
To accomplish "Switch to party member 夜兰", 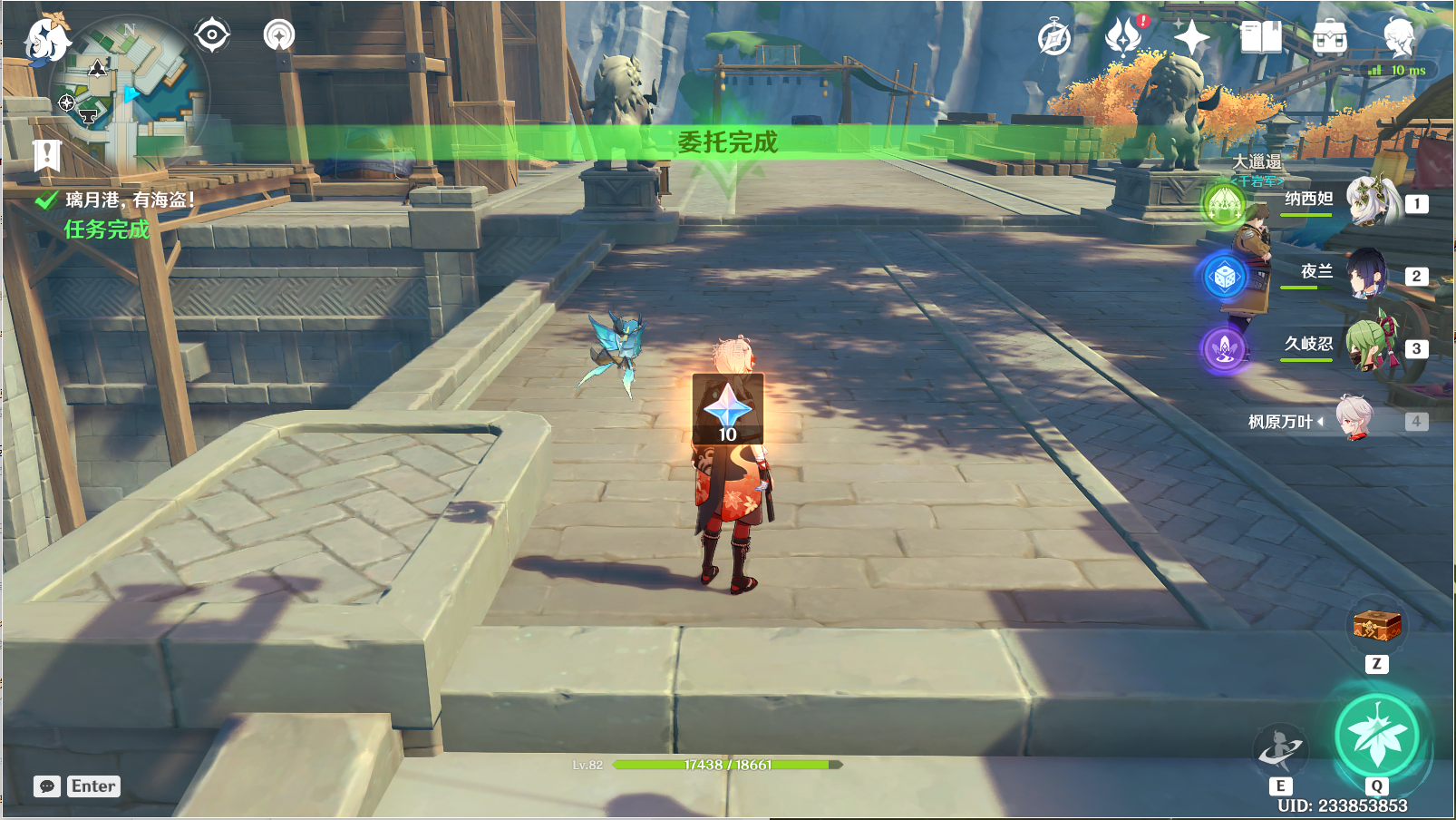I will pyautogui.click(x=1367, y=274).
